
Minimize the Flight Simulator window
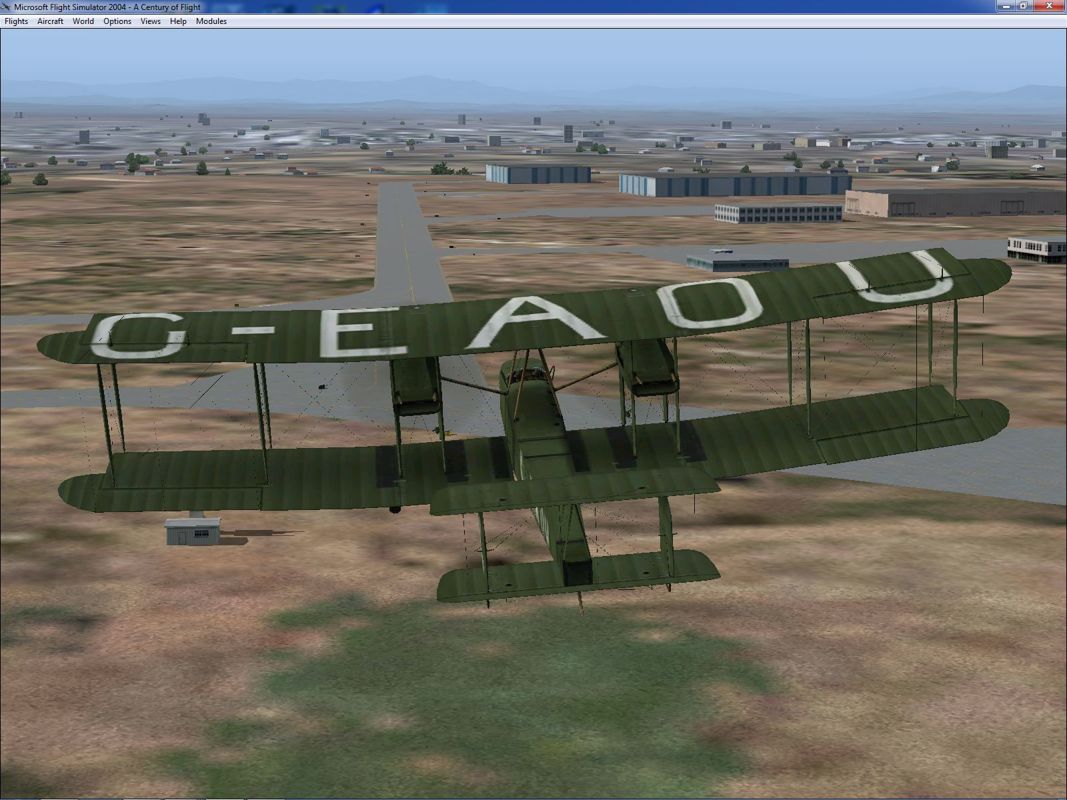[1008, 6]
